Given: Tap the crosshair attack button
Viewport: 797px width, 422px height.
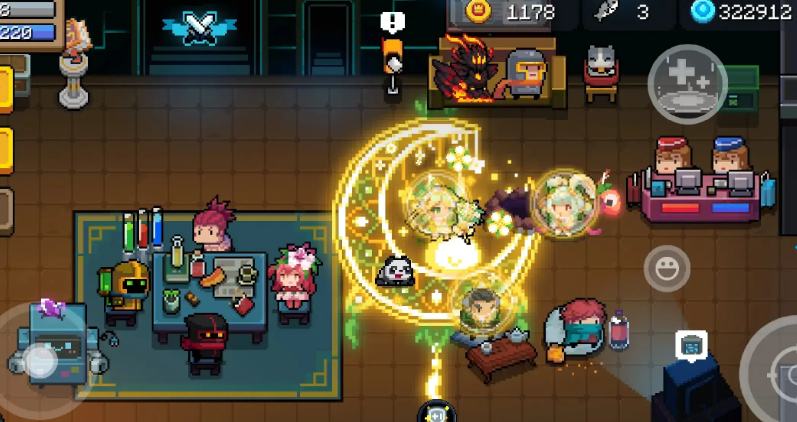Looking at the screenshot, I should (x=773, y=372).
